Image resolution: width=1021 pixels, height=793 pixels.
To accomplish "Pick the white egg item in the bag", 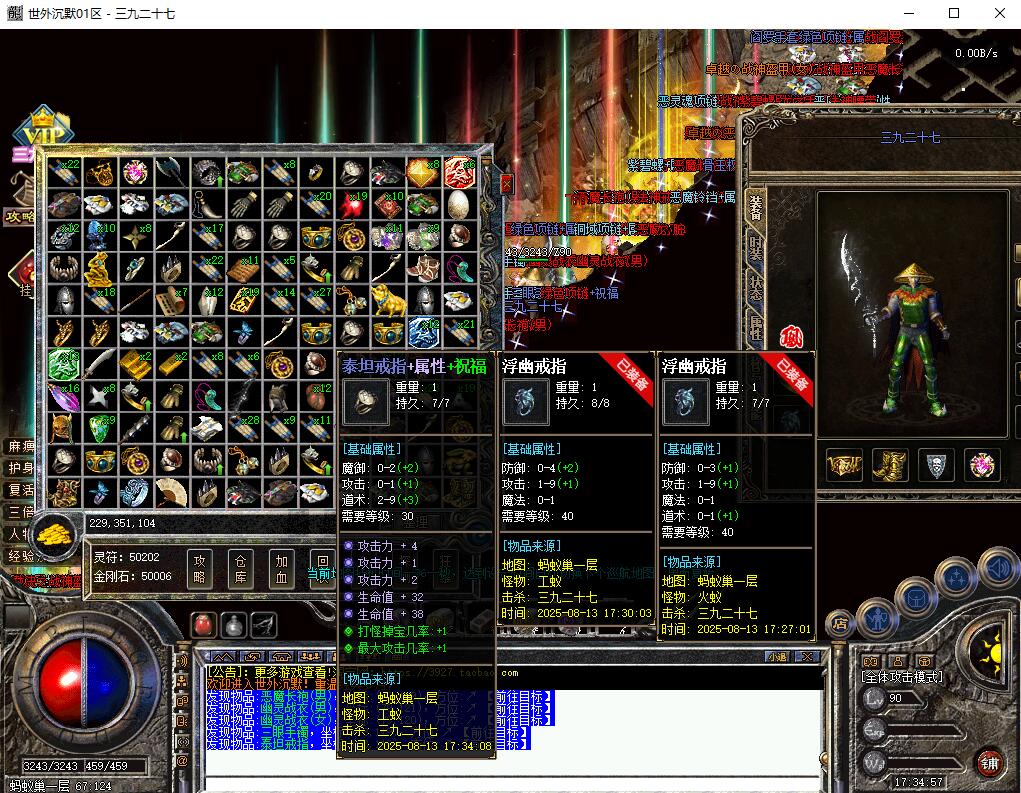I will 458,205.
